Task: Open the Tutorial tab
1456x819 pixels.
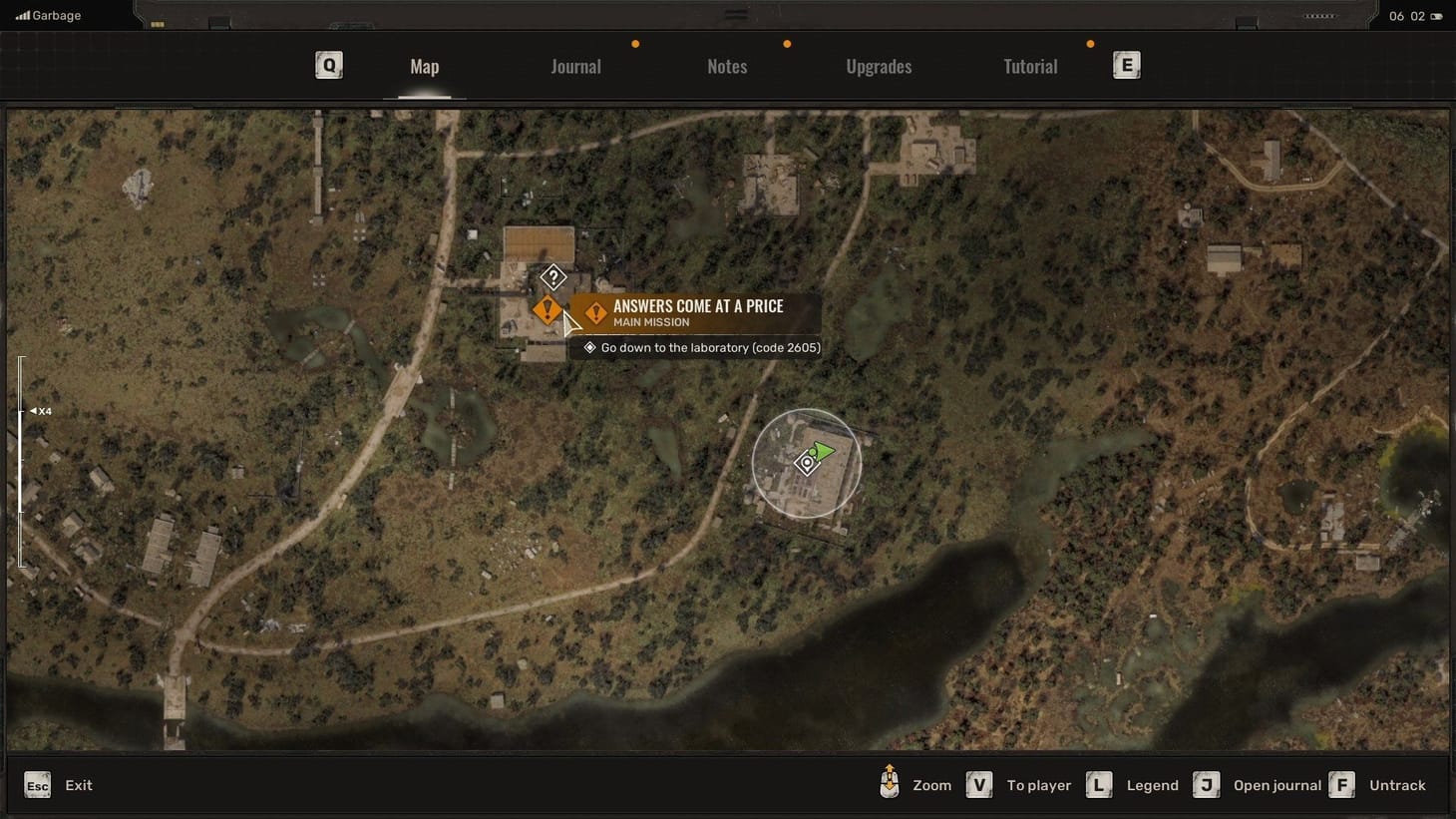Action: tap(1029, 66)
